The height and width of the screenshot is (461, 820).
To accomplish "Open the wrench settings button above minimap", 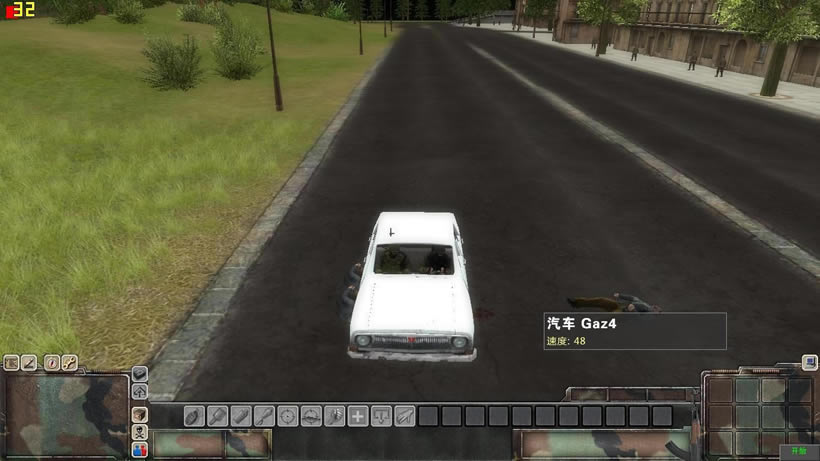I will pyautogui.click(x=70, y=363).
